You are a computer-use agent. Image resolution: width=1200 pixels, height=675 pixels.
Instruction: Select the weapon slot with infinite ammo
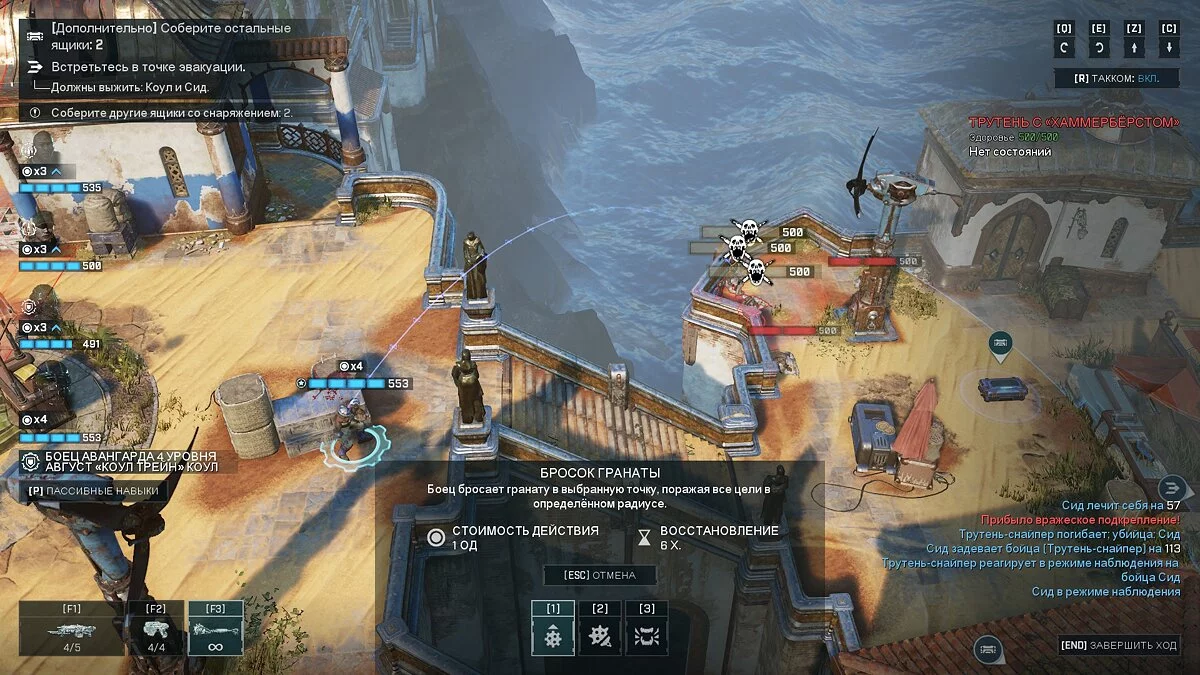(x=215, y=628)
